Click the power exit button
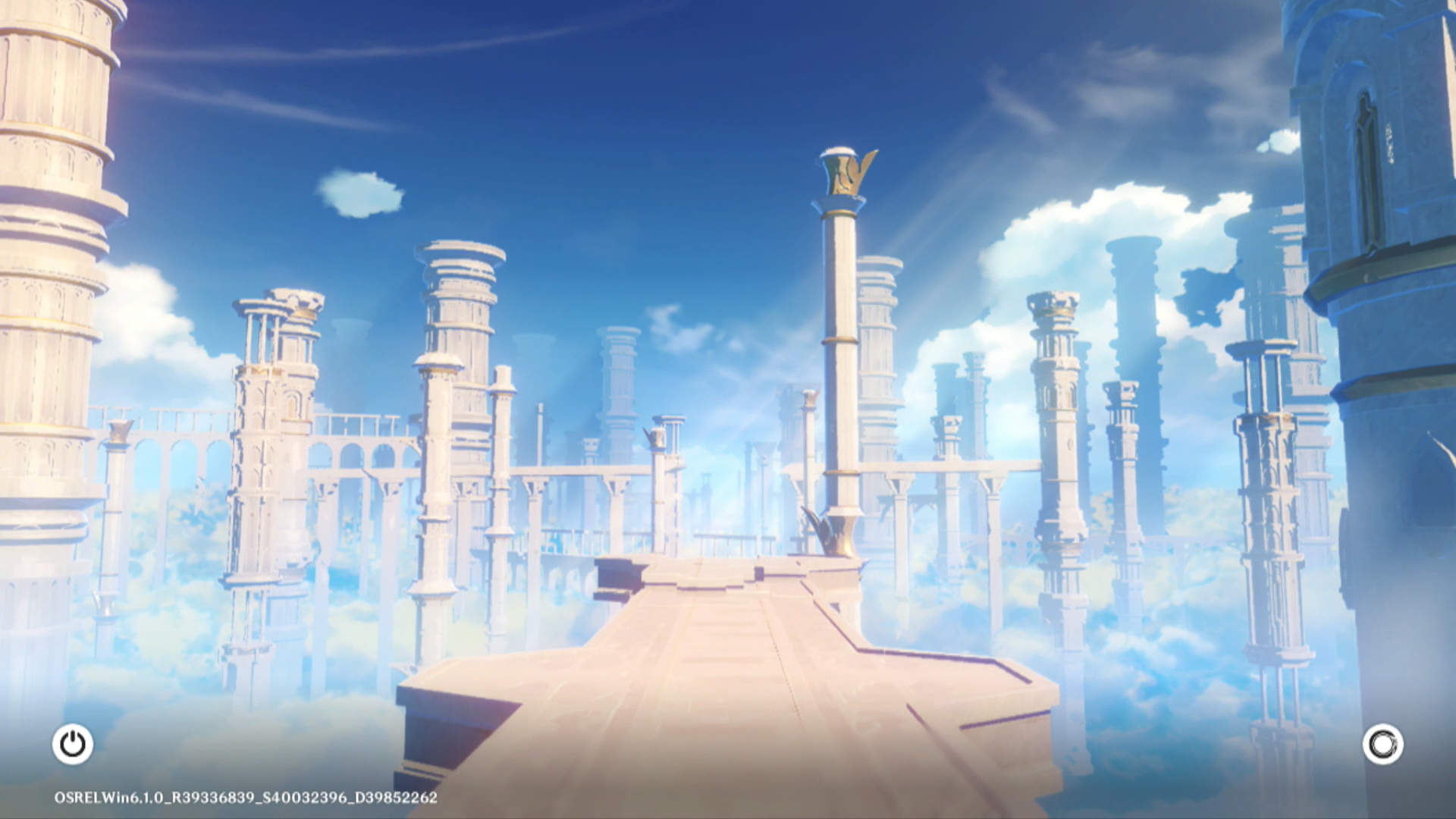 pyautogui.click(x=73, y=744)
